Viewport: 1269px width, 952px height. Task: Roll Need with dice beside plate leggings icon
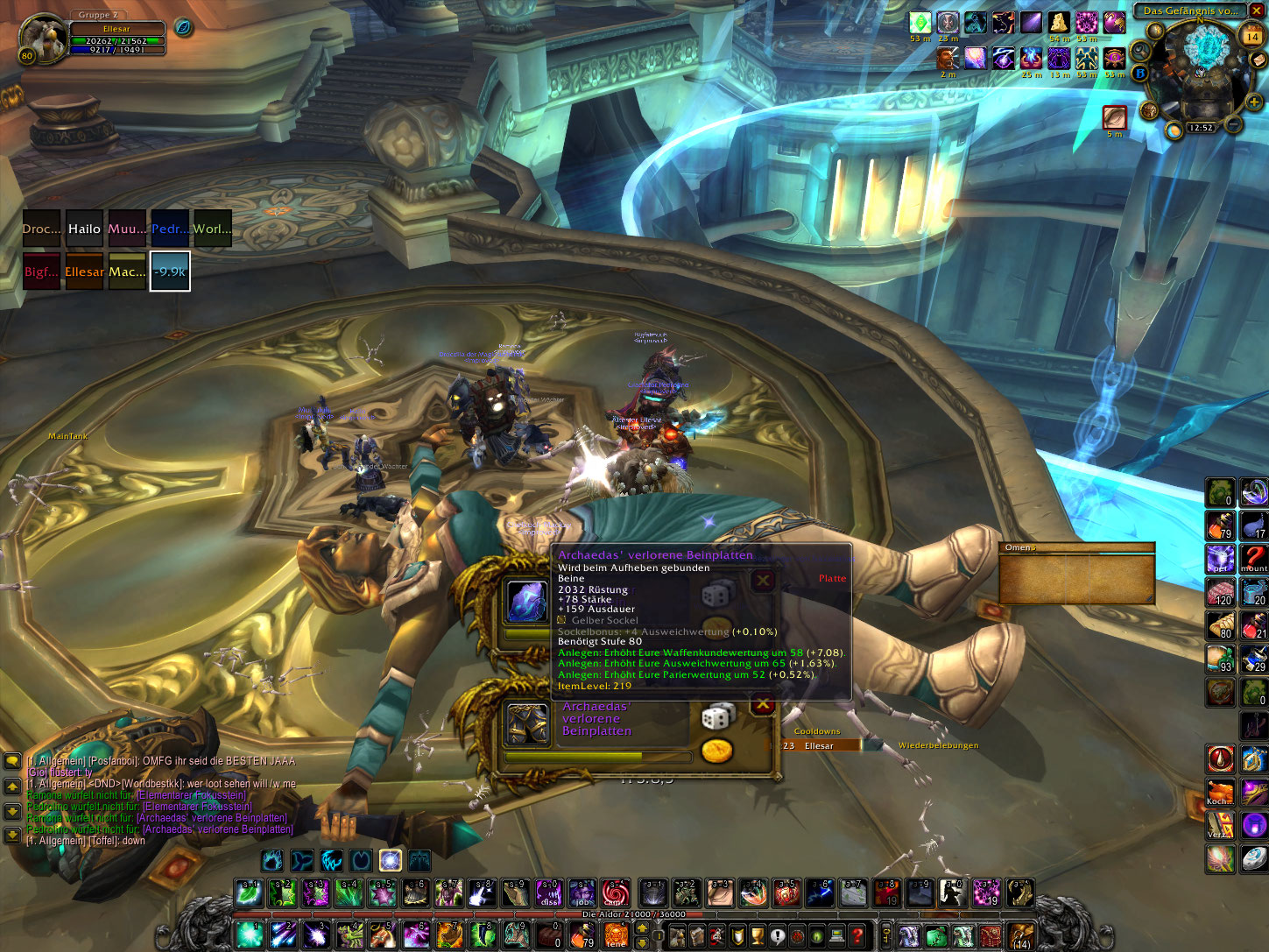pyautogui.click(x=716, y=717)
